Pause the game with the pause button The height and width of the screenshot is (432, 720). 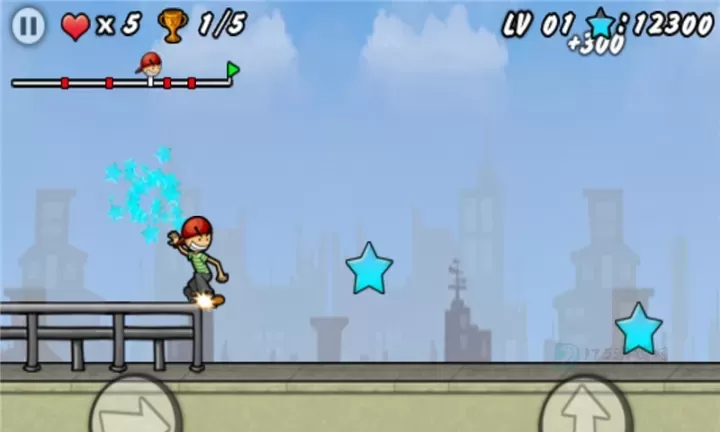(28, 26)
